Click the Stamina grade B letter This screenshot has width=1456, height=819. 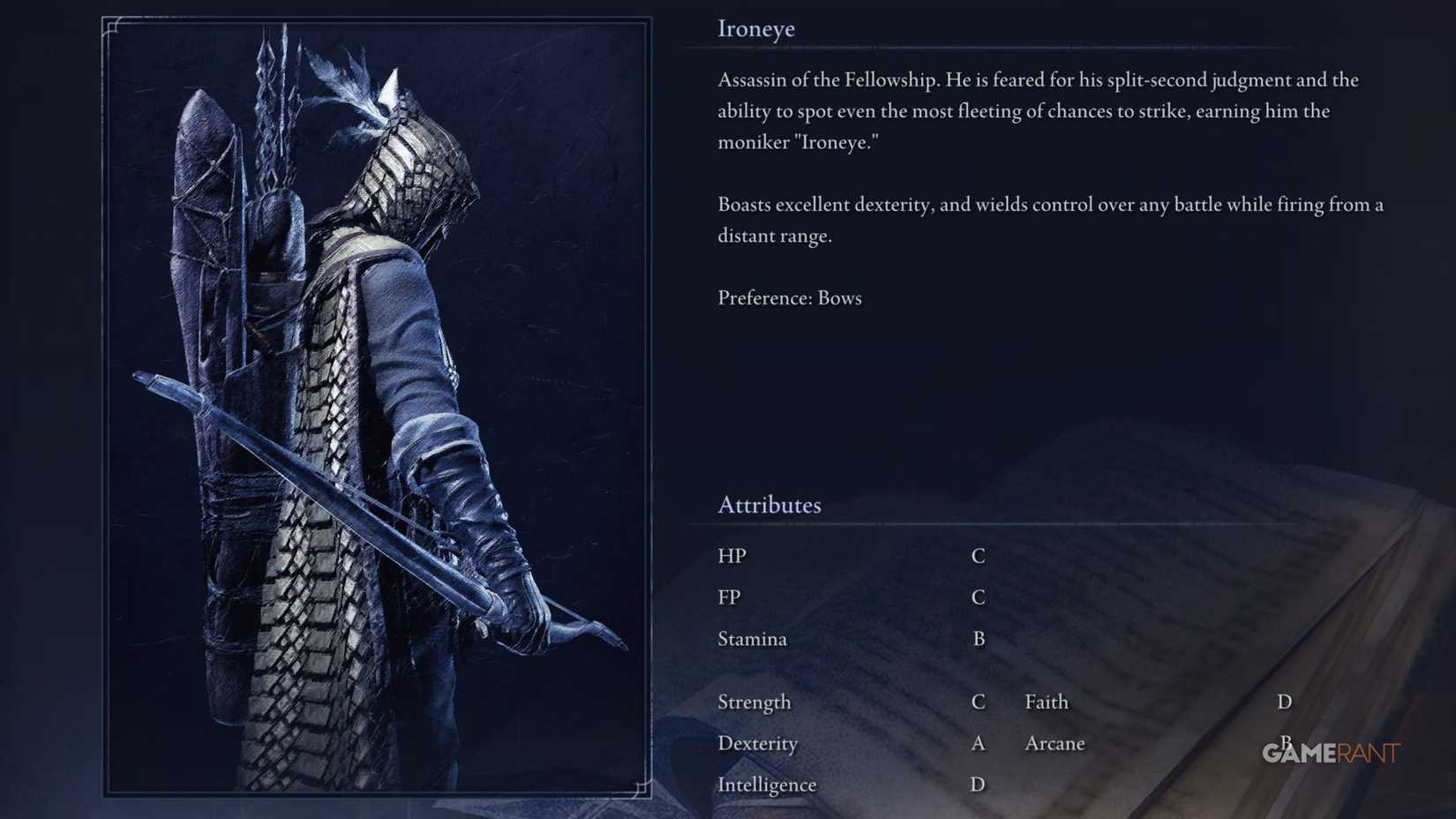978,639
